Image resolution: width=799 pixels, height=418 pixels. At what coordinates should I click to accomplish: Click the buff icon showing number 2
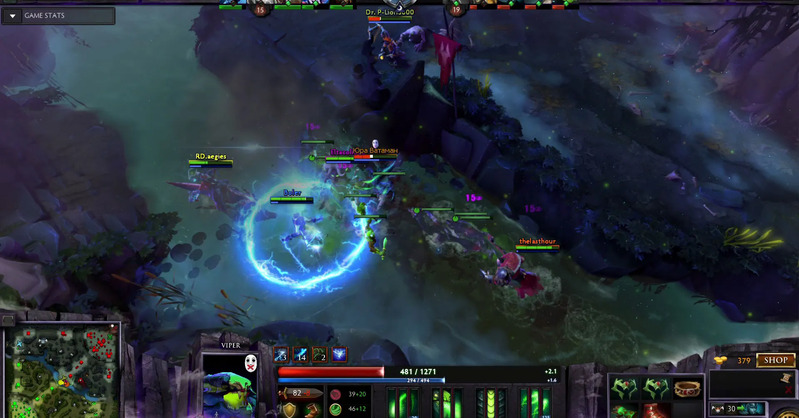coord(320,354)
